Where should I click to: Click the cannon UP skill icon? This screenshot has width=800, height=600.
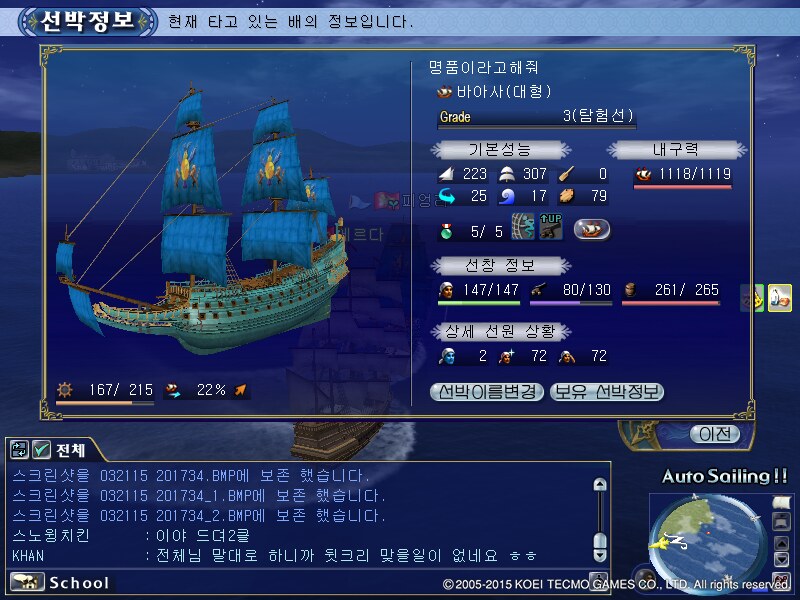(551, 228)
